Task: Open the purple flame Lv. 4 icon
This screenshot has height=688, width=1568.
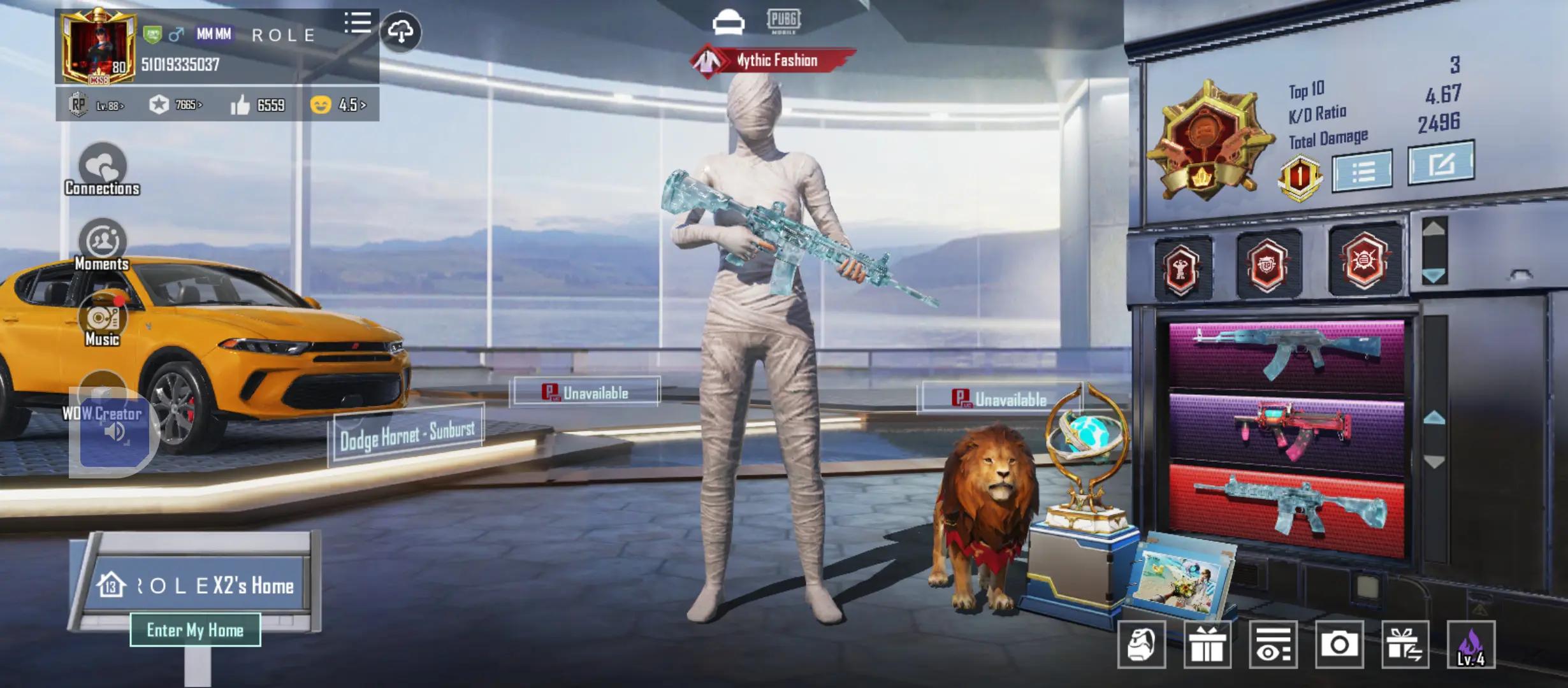Action: (x=1471, y=645)
